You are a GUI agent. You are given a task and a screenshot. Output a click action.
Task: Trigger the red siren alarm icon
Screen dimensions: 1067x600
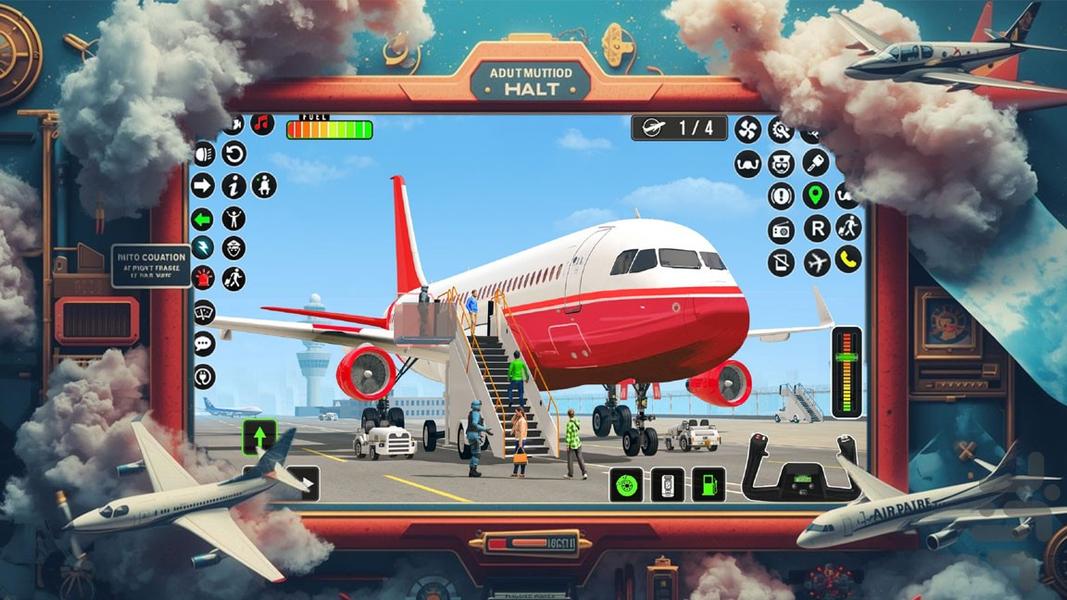tap(203, 277)
